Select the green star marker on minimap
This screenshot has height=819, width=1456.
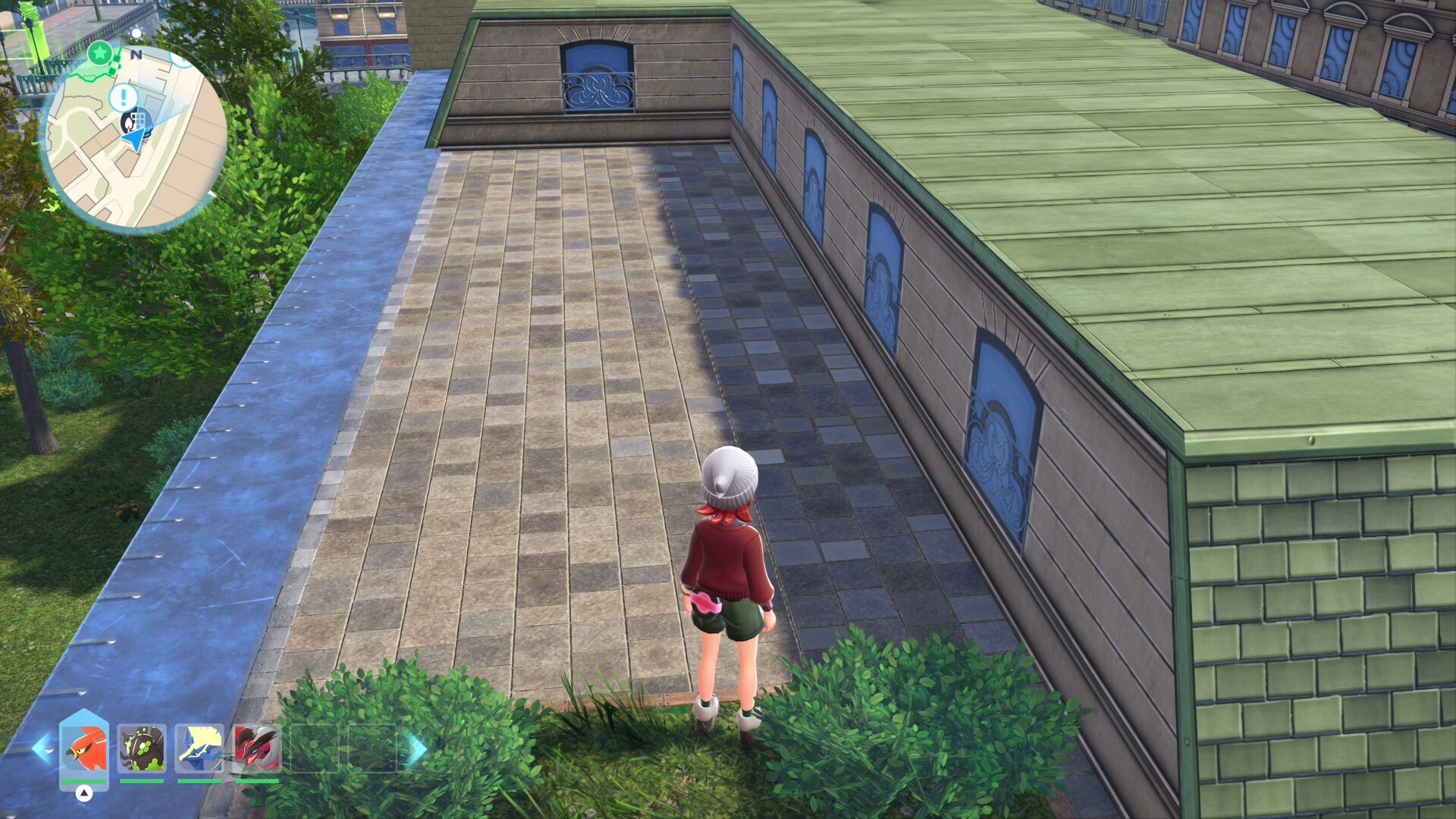(99, 53)
